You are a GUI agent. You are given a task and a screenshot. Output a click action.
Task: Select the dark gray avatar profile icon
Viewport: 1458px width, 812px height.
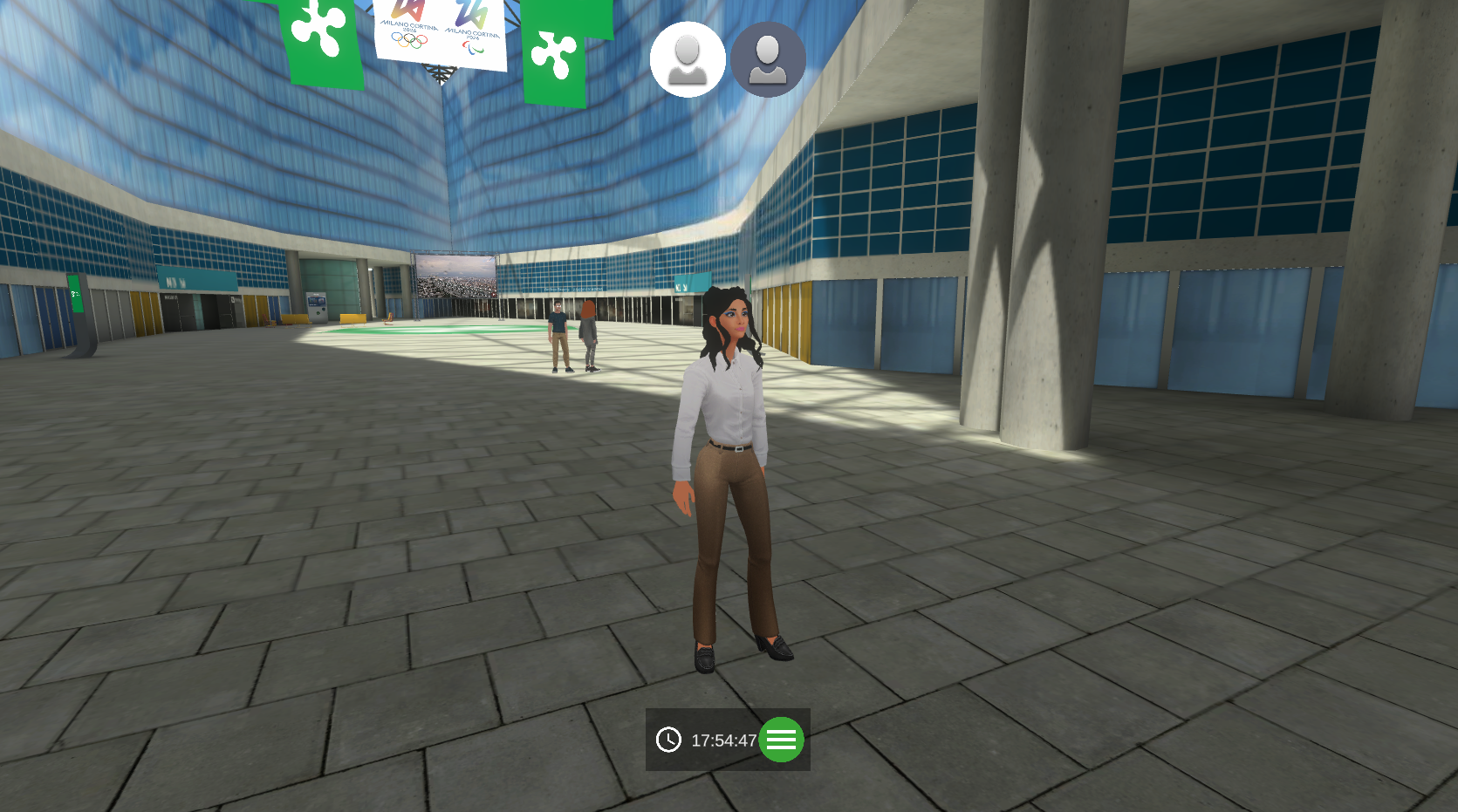[x=768, y=59]
